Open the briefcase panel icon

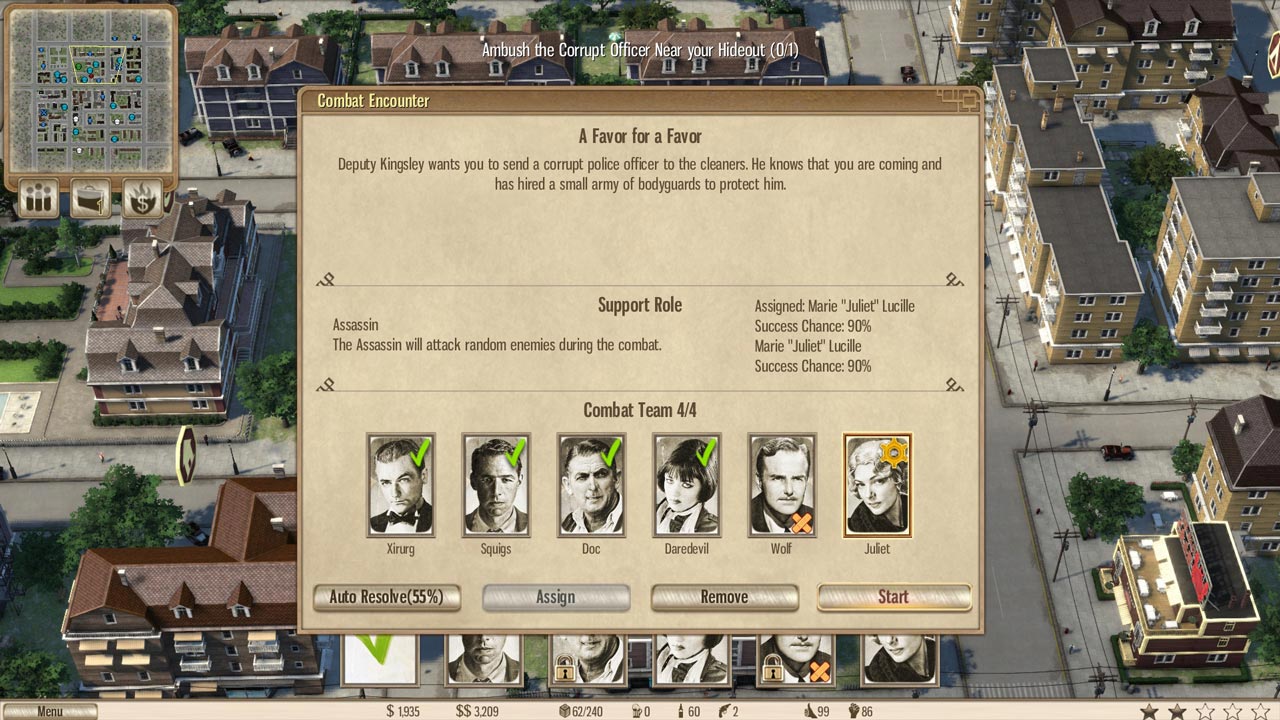[91, 198]
